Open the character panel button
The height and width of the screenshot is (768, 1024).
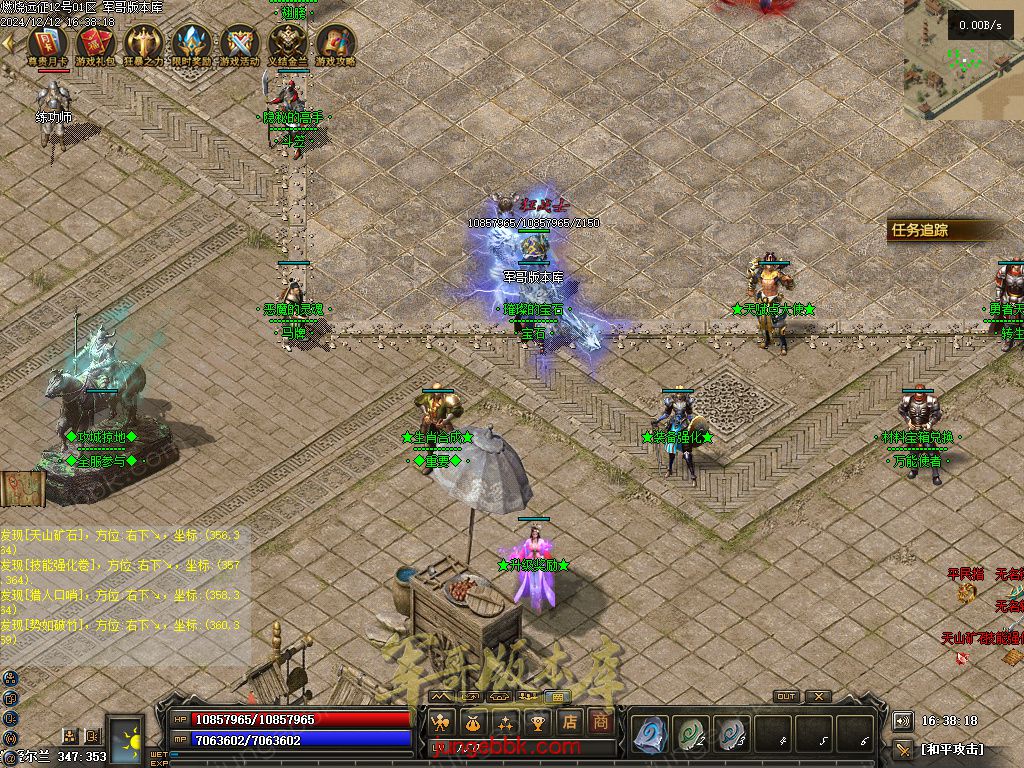440,722
